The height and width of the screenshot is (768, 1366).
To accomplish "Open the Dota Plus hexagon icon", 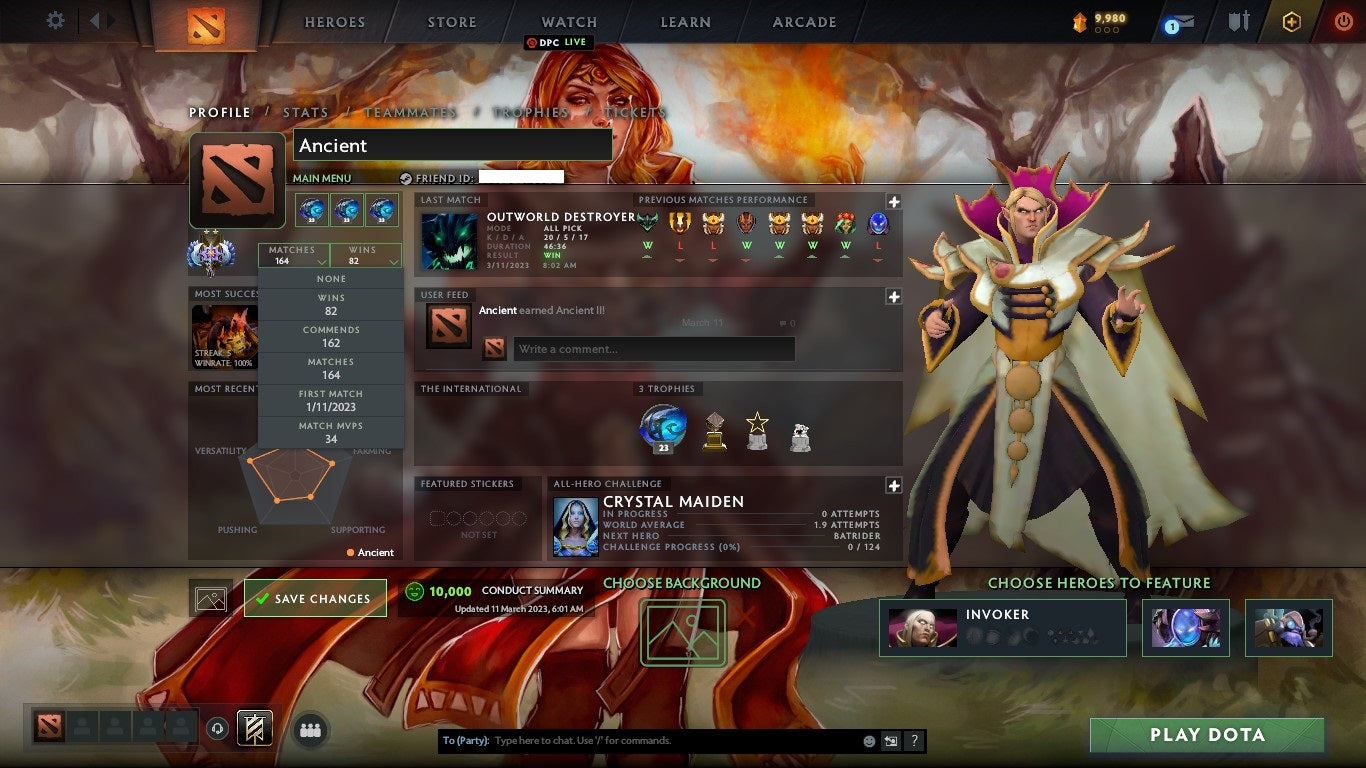I will [1291, 21].
